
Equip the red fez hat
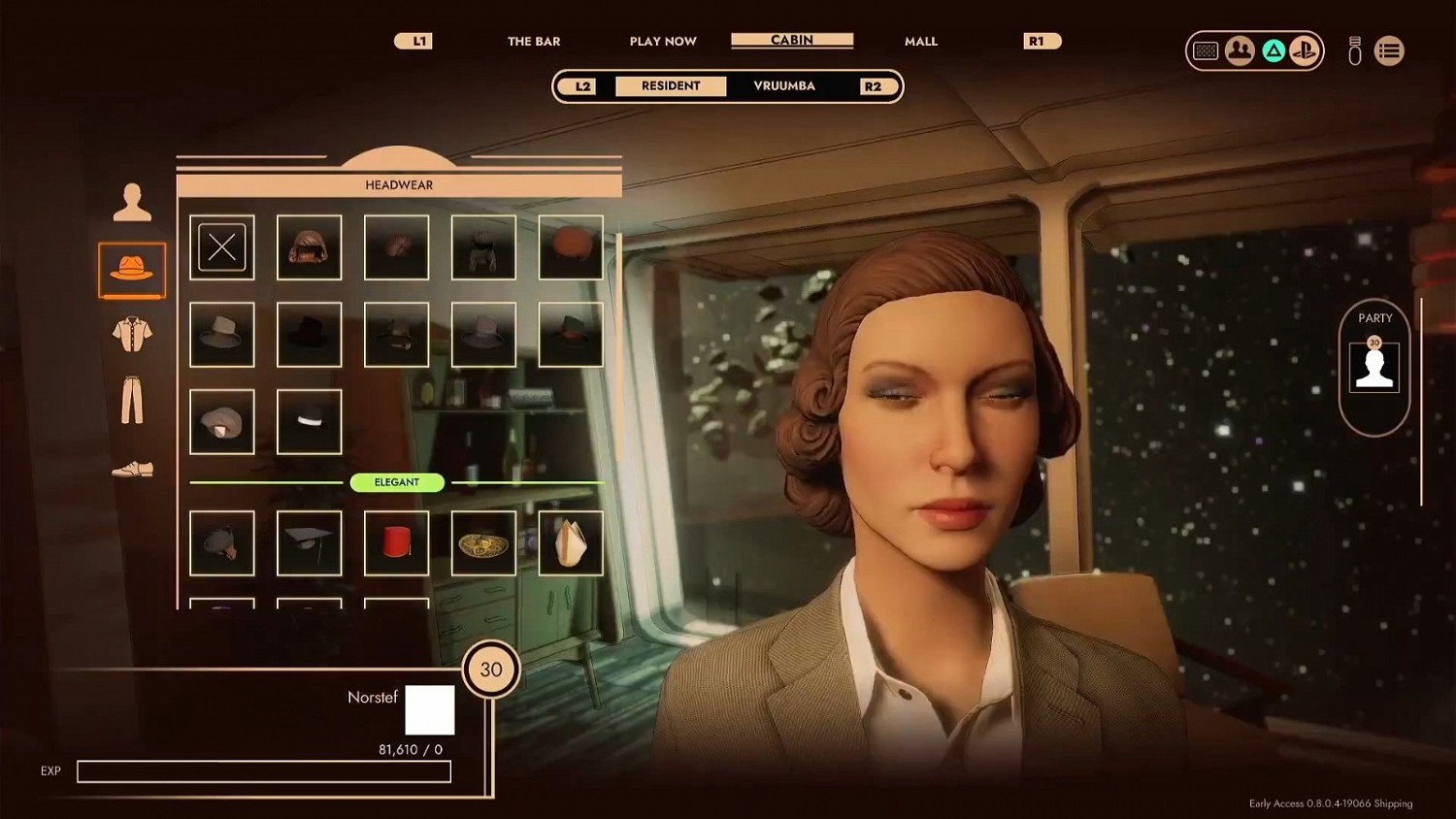[x=396, y=543]
